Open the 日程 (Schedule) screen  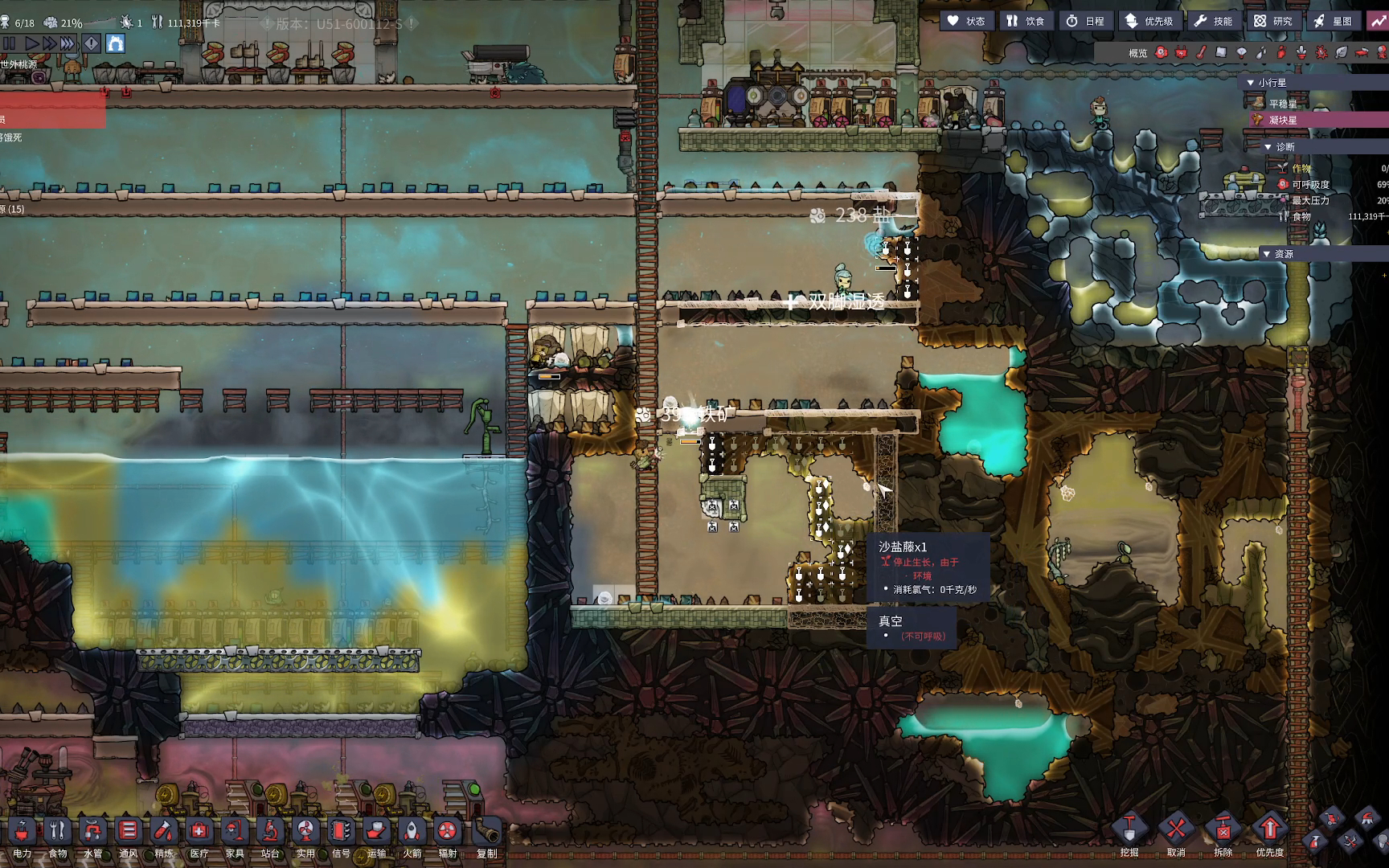coord(1085,21)
